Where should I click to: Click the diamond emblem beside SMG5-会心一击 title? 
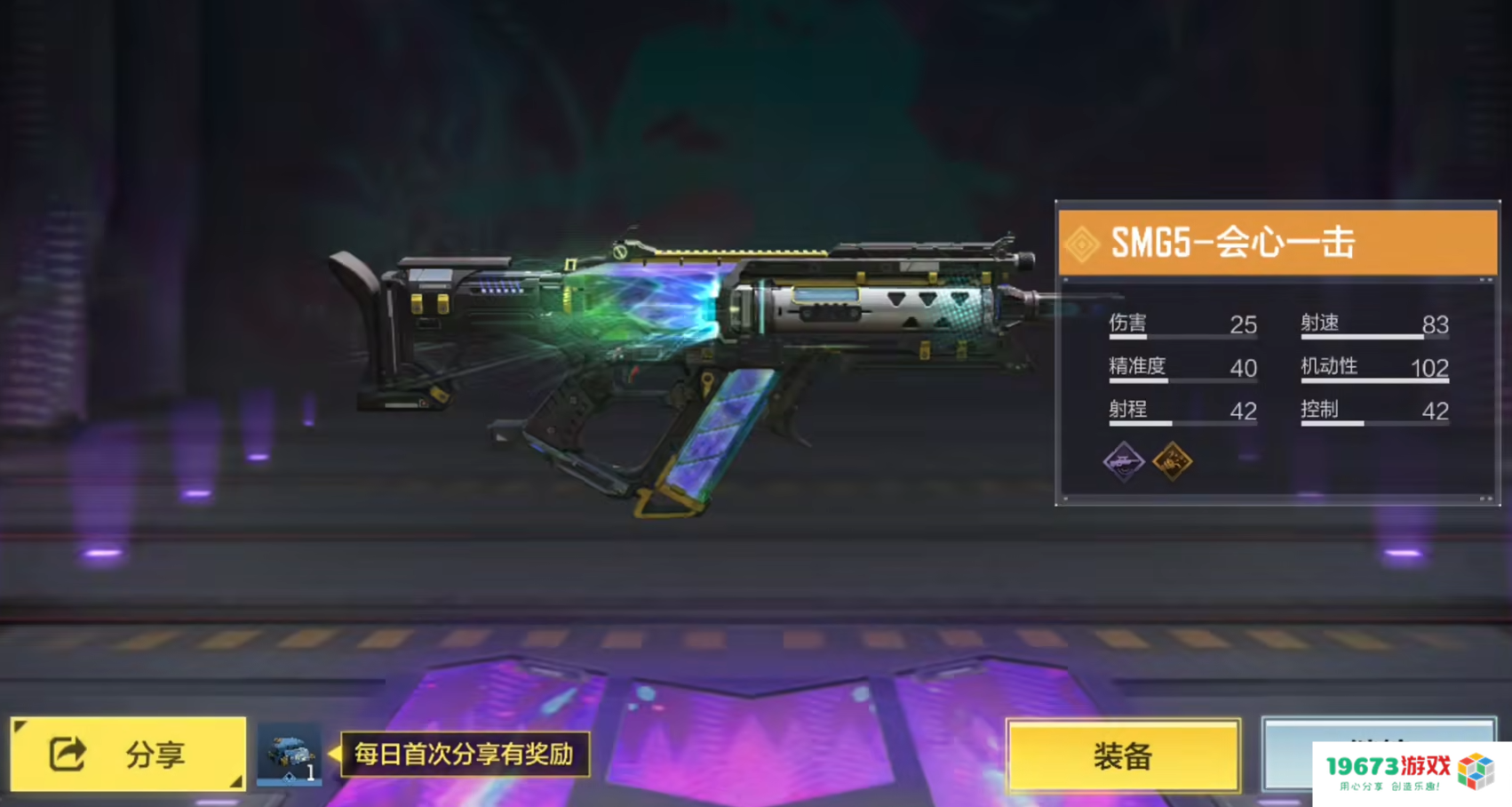[1083, 242]
